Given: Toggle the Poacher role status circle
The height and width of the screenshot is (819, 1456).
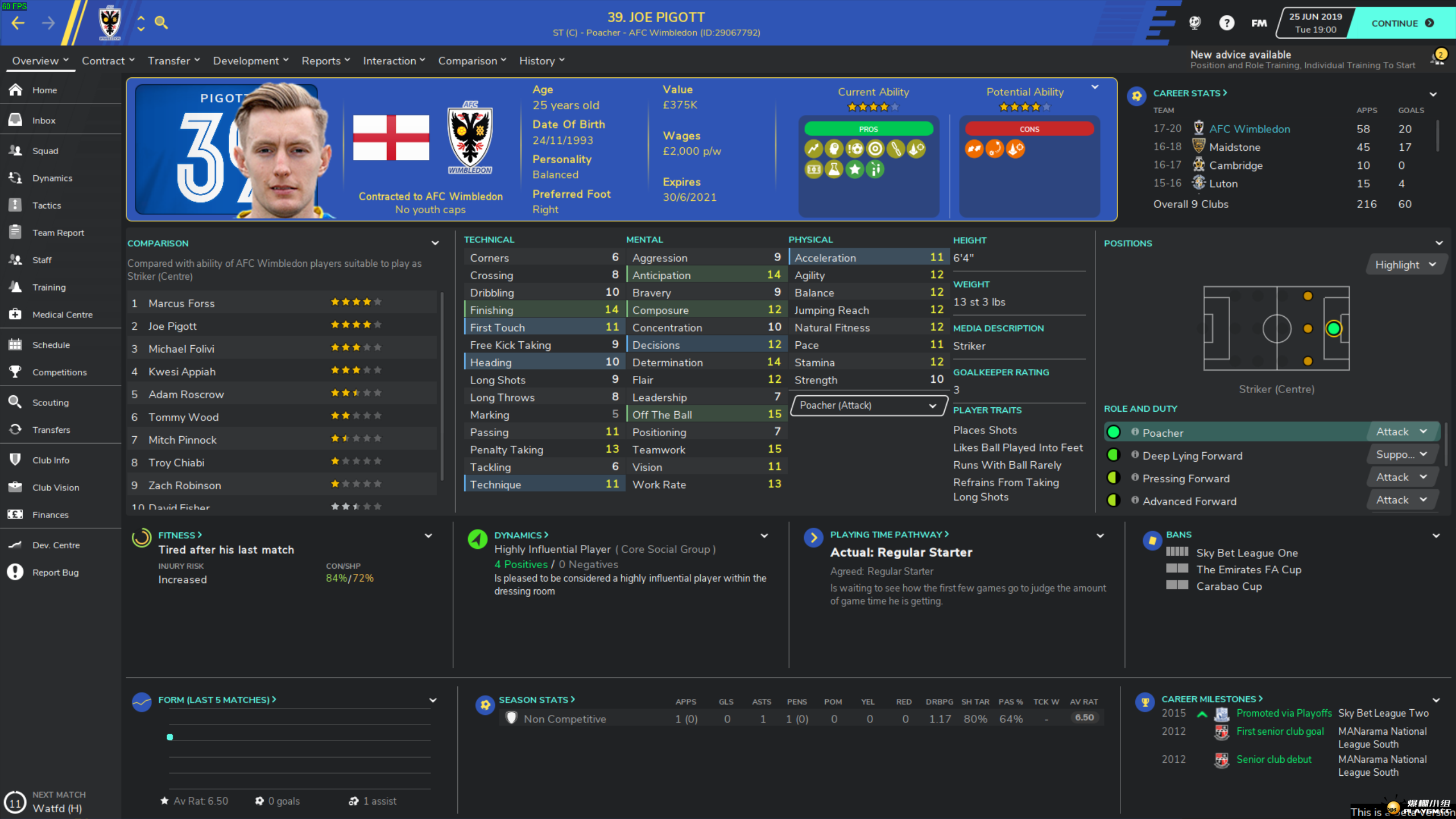Looking at the screenshot, I should (1114, 432).
